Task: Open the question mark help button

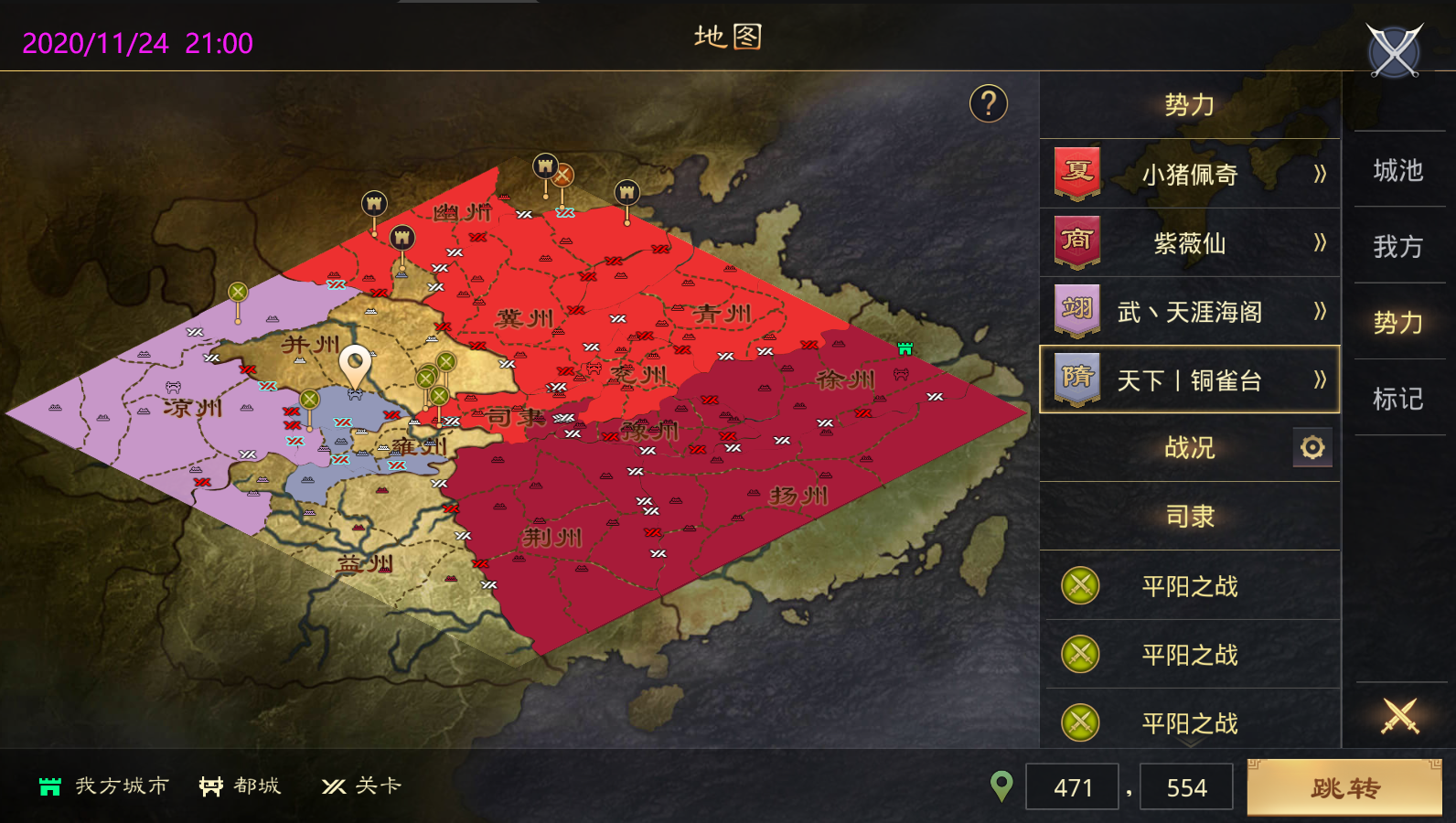Action: (x=988, y=104)
